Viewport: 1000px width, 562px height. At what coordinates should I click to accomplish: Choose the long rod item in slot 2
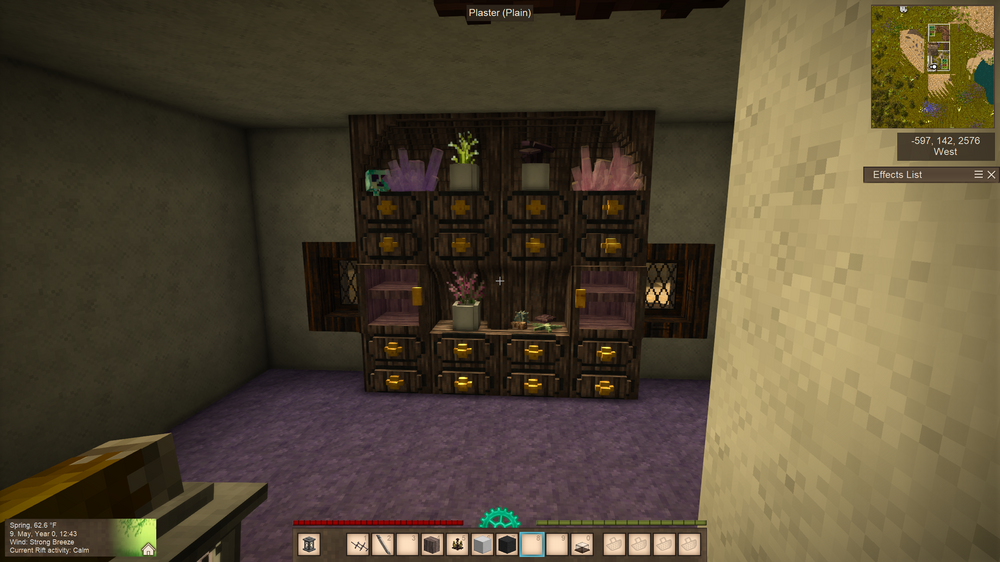[x=384, y=545]
